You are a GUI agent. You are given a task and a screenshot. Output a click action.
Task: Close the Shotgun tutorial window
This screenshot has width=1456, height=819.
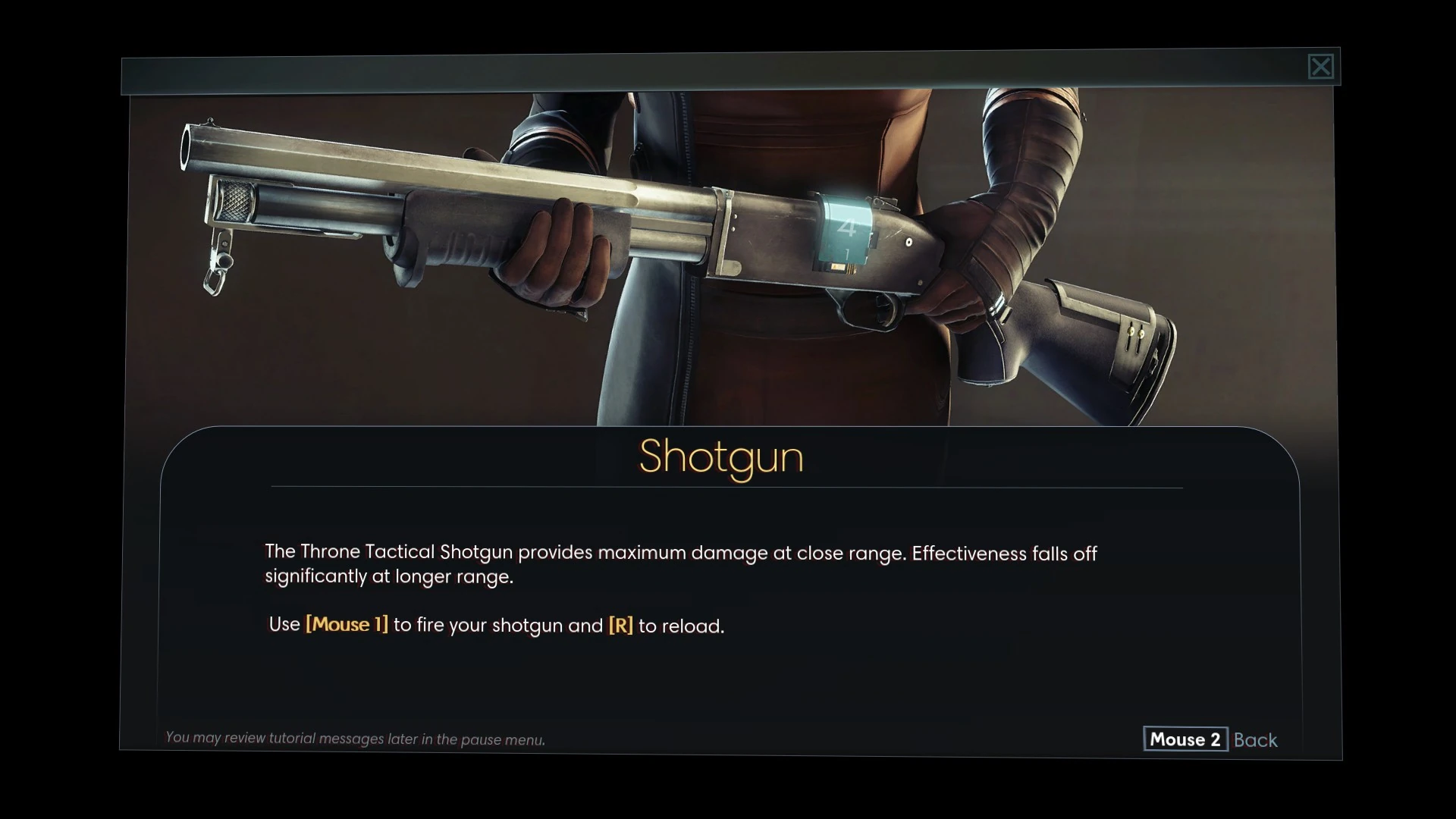pyautogui.click(x=1320, y=67)
